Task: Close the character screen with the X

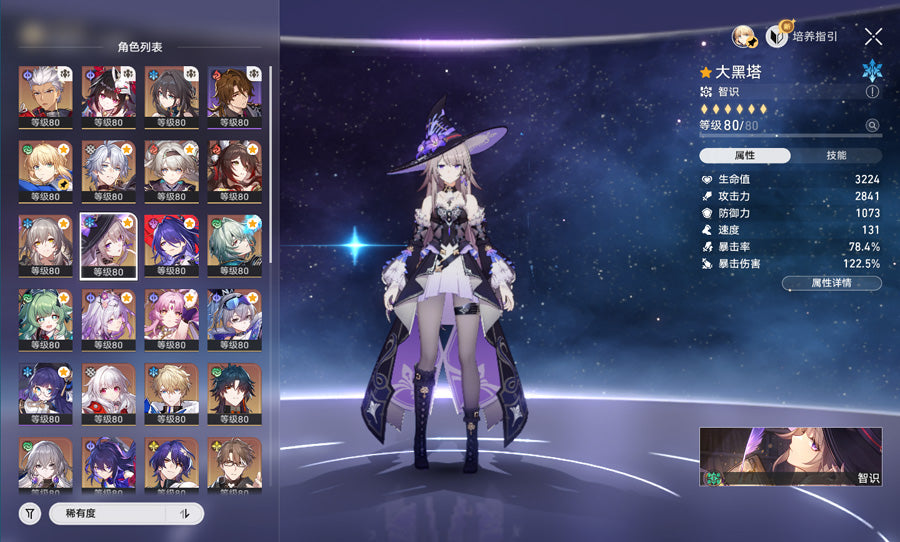Action: click(x=873, y=36)
